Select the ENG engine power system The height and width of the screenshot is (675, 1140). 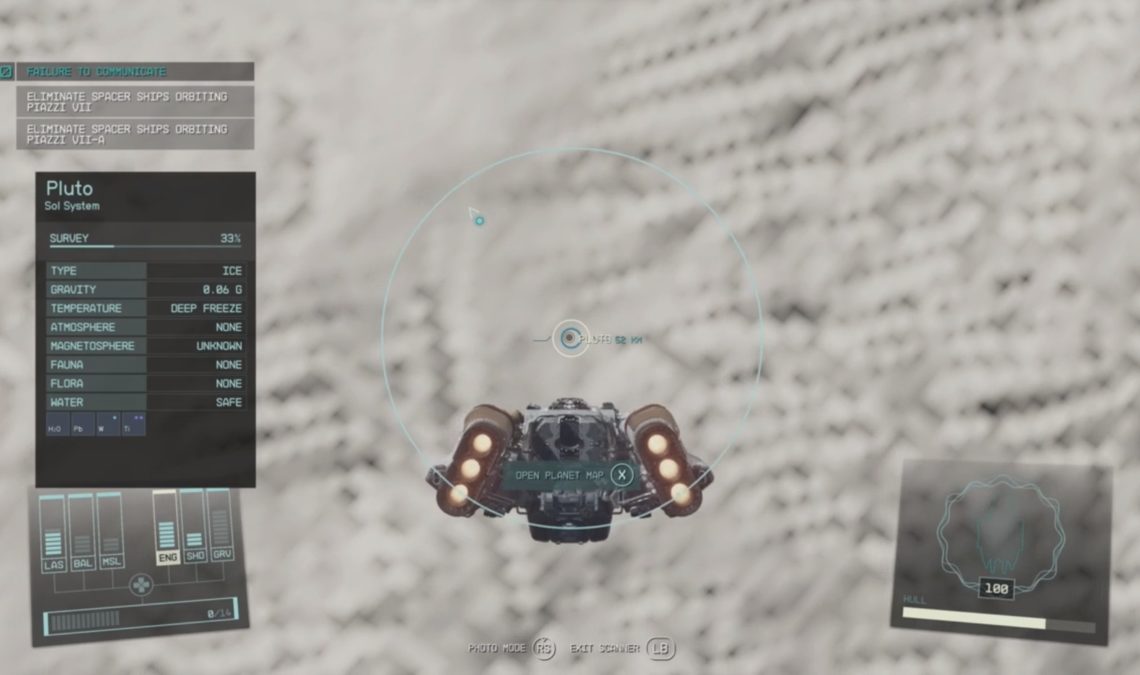tap(166, 528)
